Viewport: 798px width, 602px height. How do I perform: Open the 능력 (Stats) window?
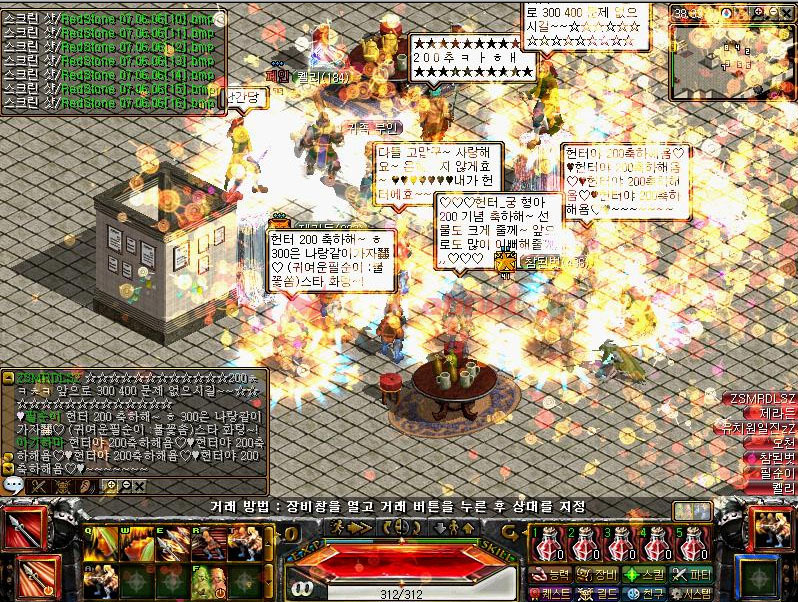(552, 575)
